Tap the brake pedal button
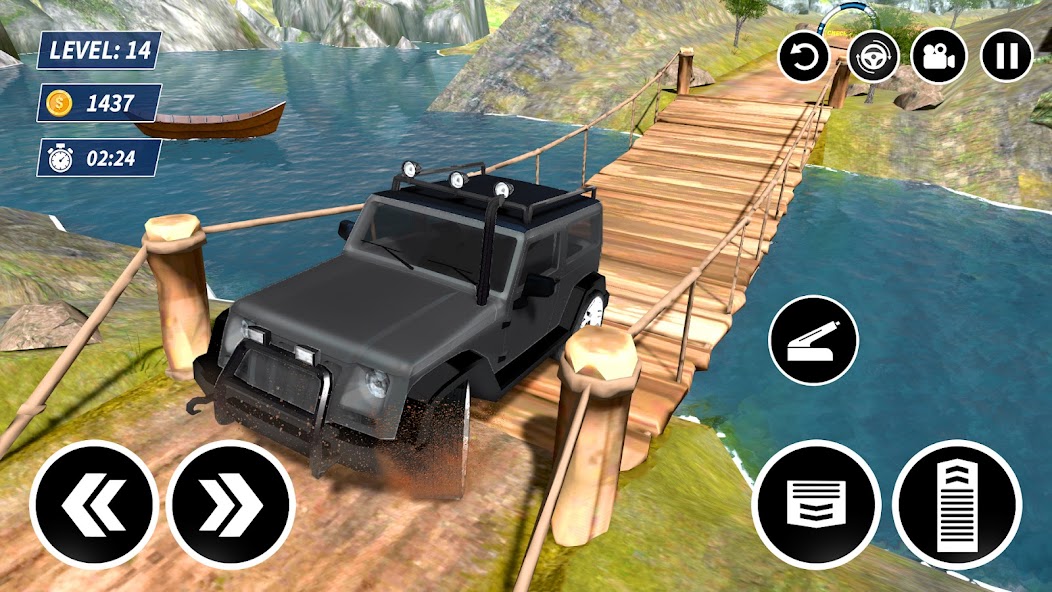The width and height of the screenshot is (1052, 592). pyautogui.click(x=816, y=504)
